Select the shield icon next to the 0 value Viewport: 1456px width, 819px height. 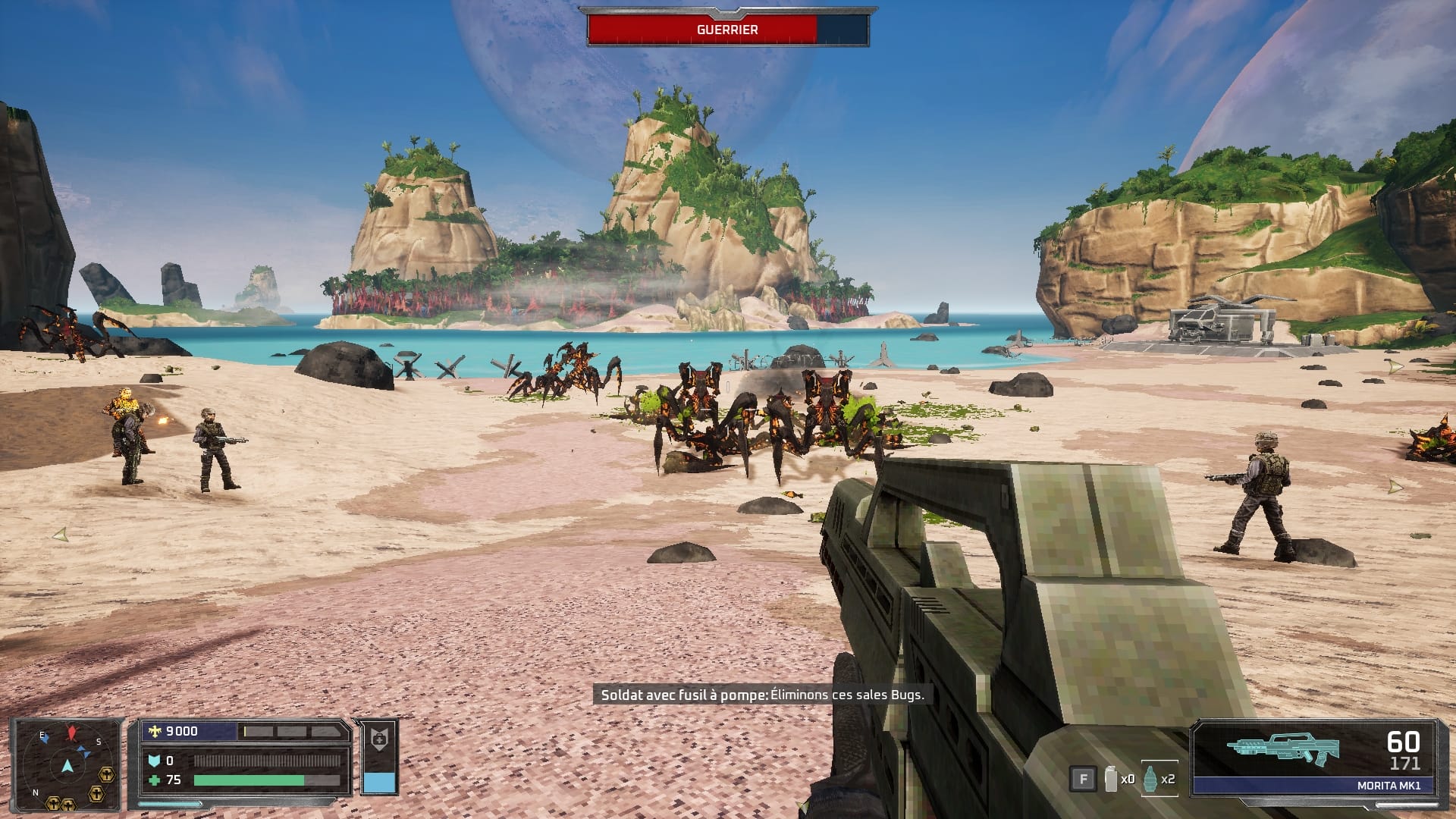click(x=155, y=760)
